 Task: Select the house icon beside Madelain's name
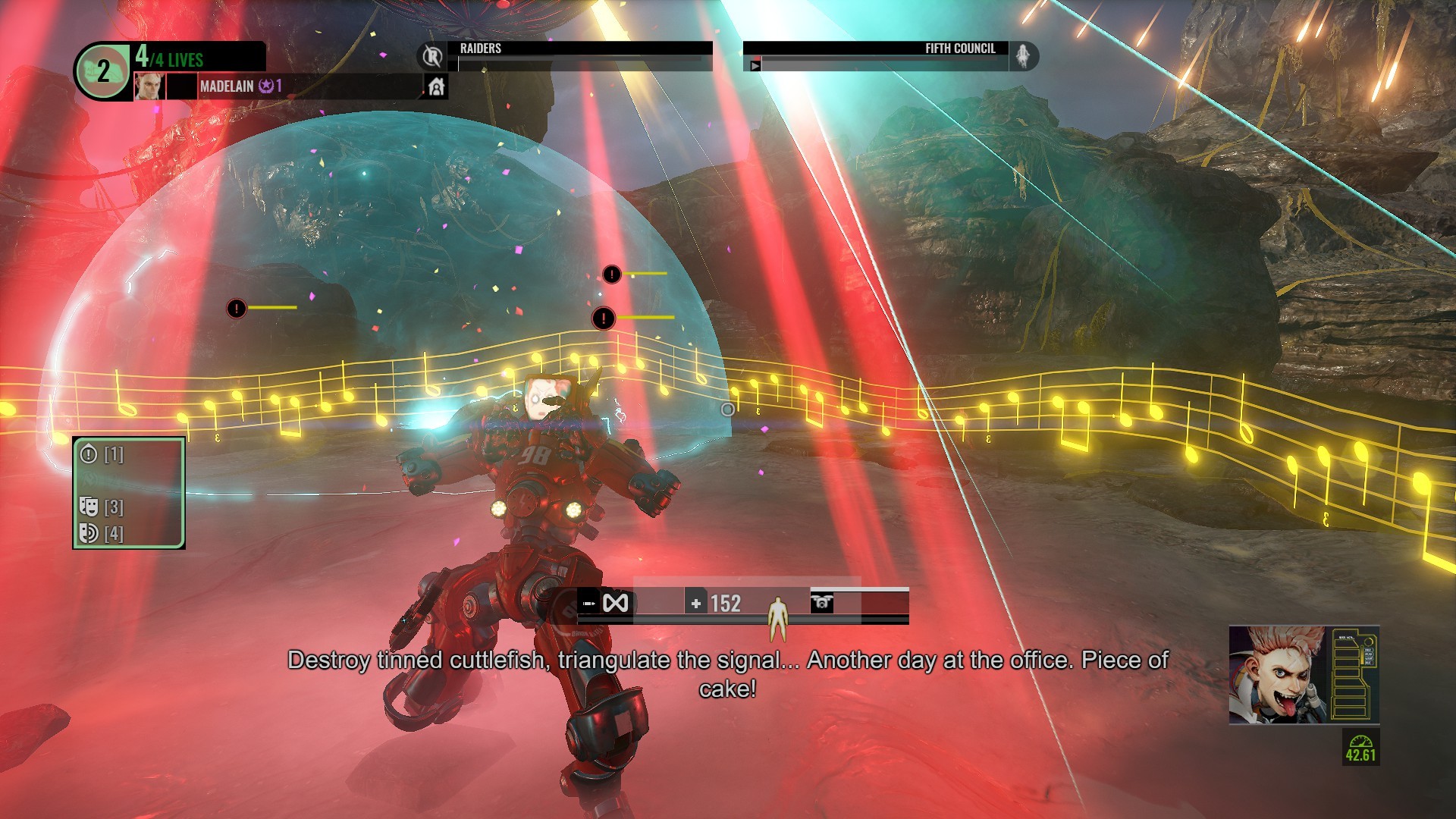tap(436, 87)
